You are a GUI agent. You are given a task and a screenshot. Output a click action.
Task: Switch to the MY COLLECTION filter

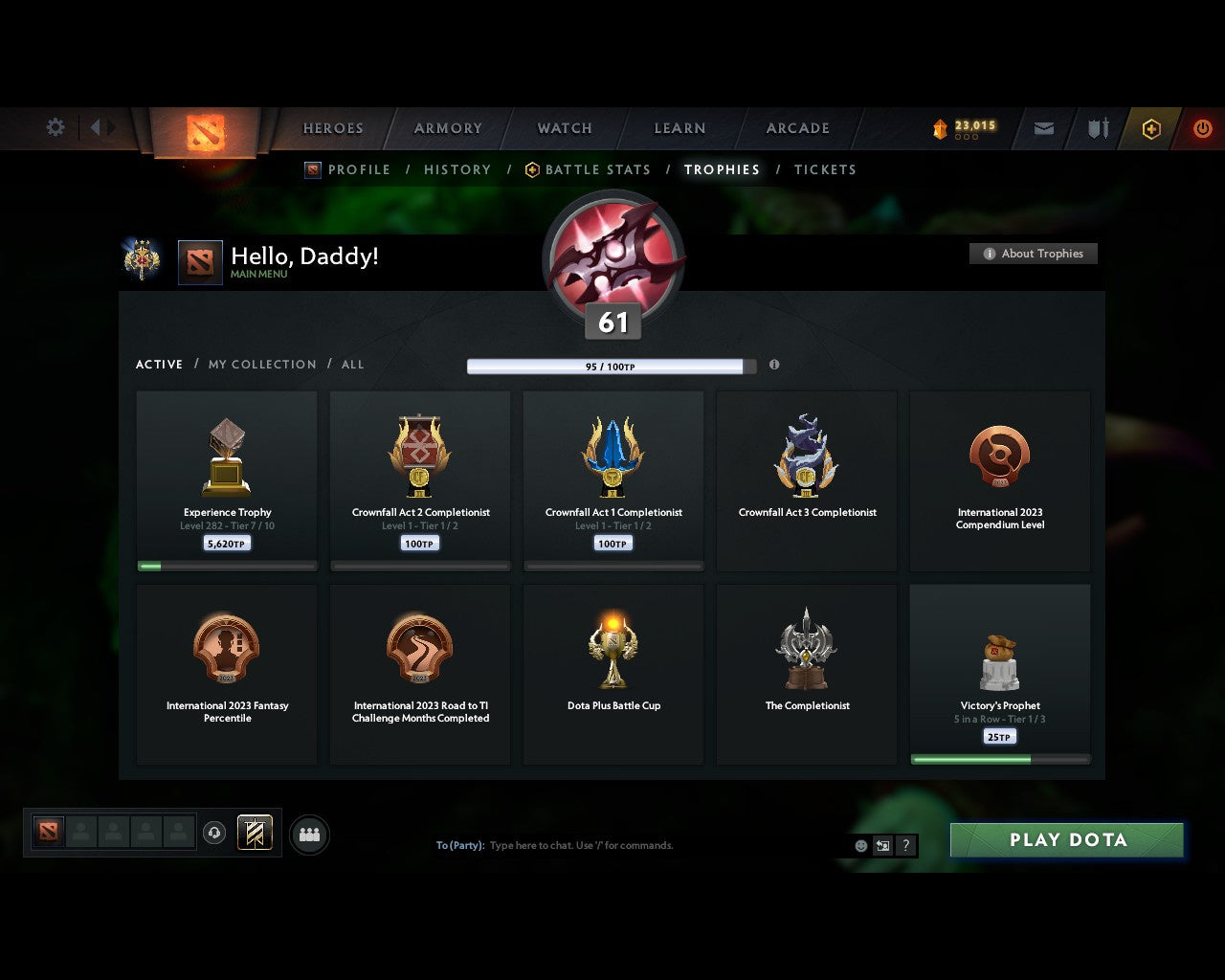coord(261,364)
